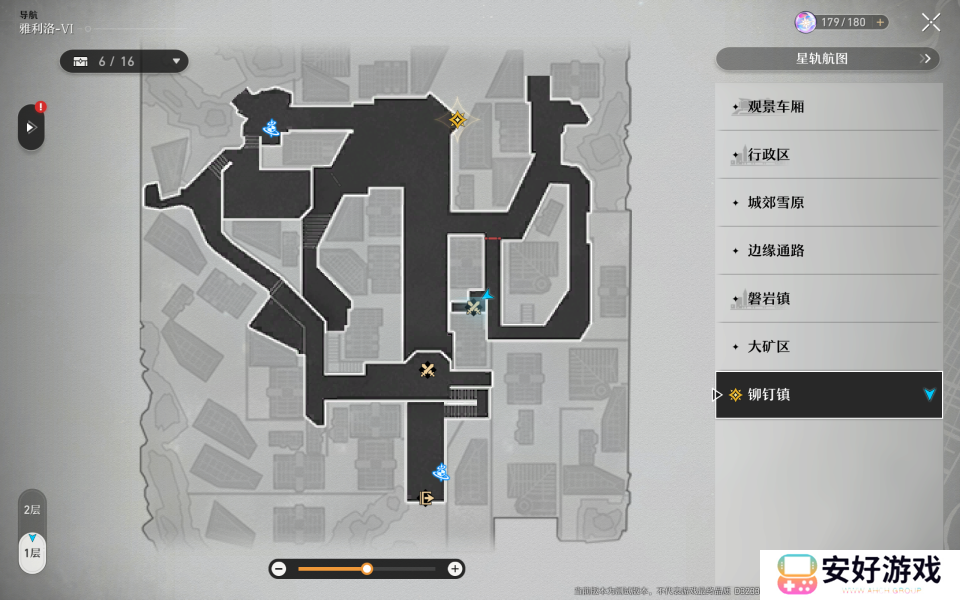The height and width of the screenshot is (600, 960).
Task: Select the crossed swords map marker
Action: click(x=428, y=370)
